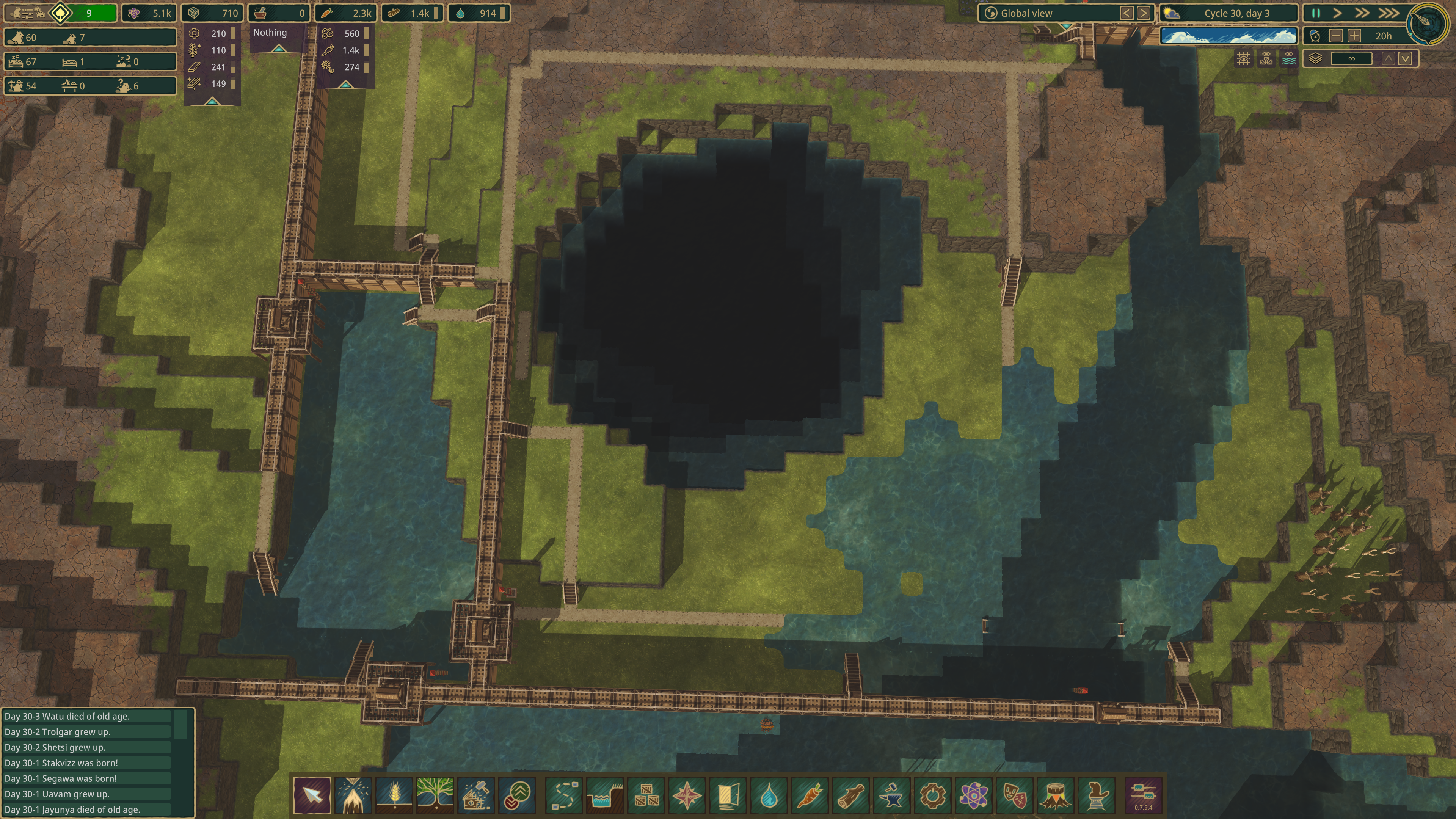The width and height of the screenshot is (1456, 819).
Task: Switch to the next district view
Action: click(x=1144, y=13)
